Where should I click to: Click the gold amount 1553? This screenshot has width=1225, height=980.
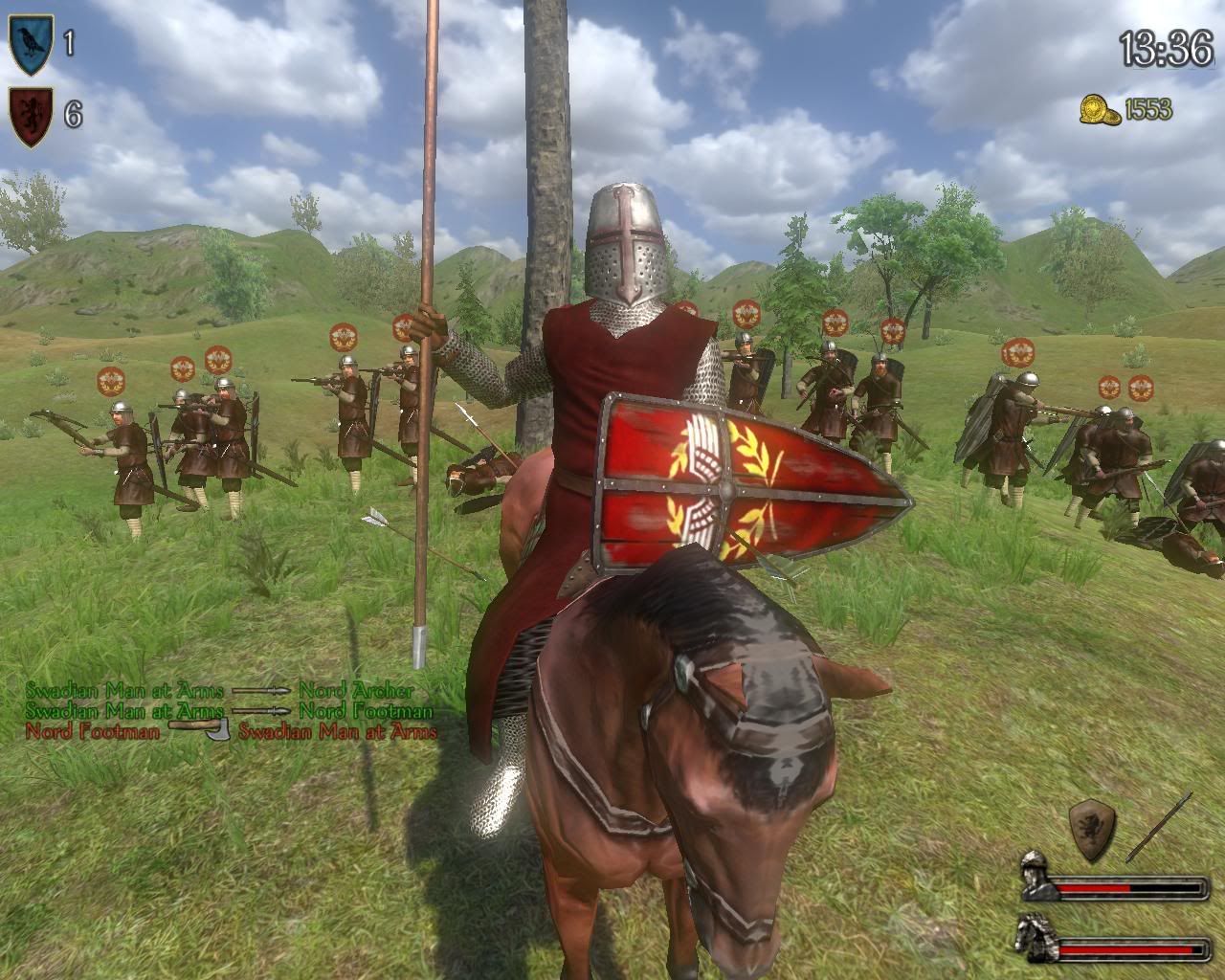pos(1148,110)
